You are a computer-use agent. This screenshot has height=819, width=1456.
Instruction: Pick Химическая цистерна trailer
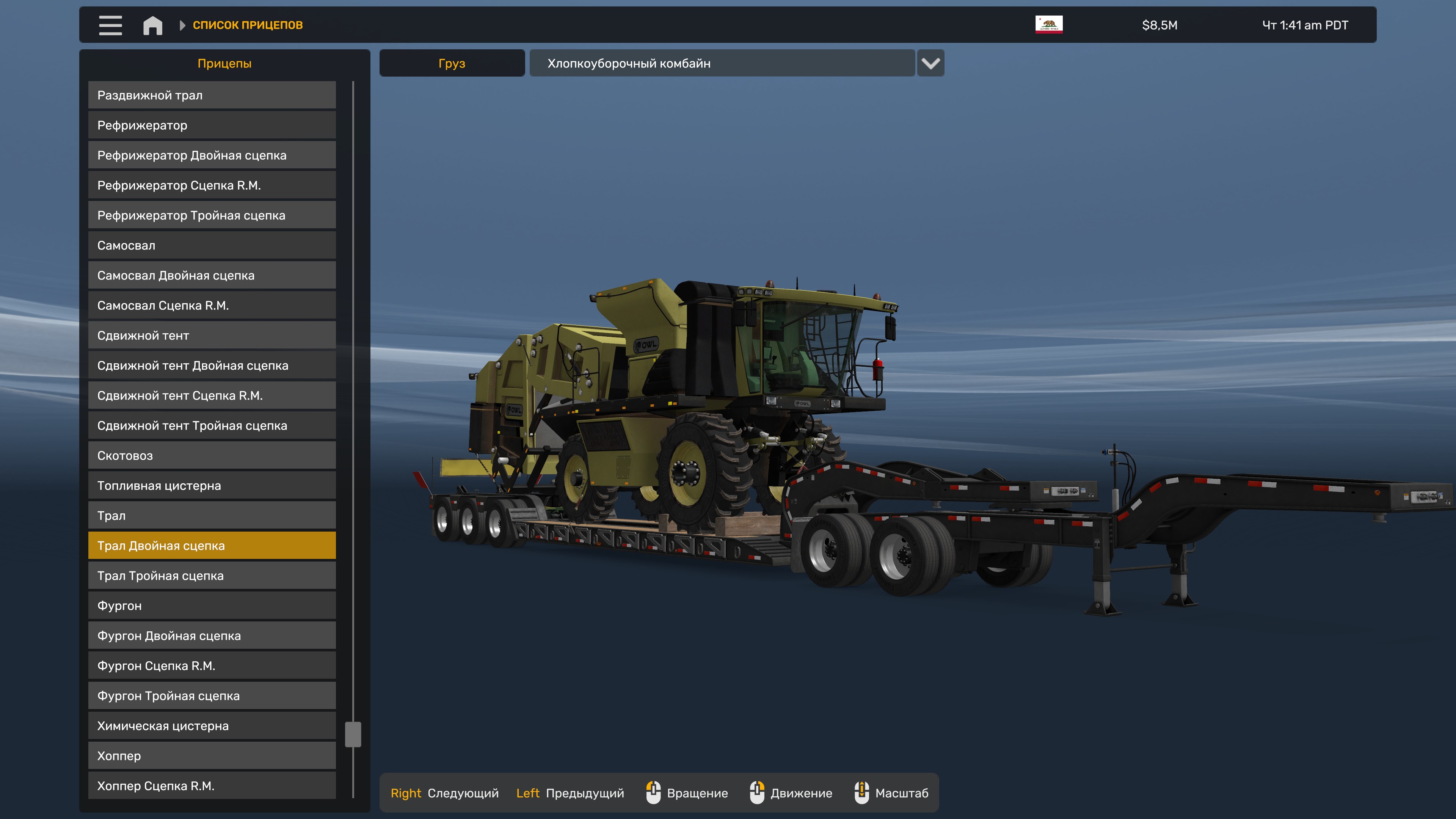tap(212, 726)
